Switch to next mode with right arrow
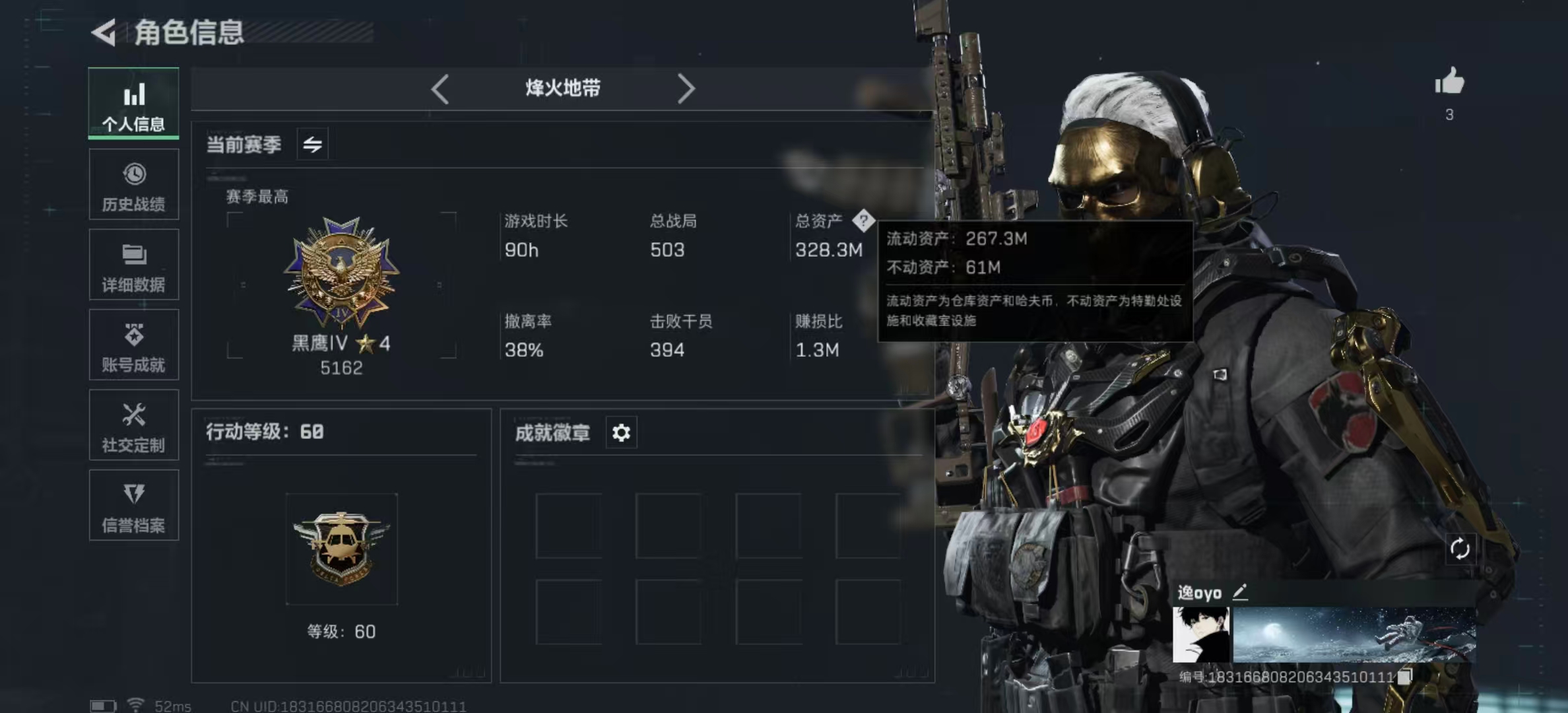Viewport: 1568px width, 713px height. pos(686,88)
